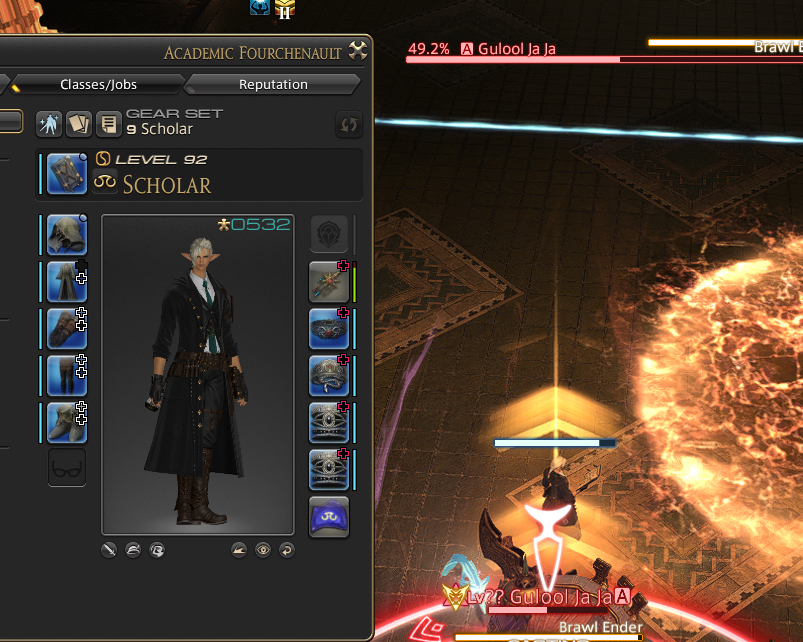The width and height of the screenshot is (803, 642).
Task: Select the serpent bracelet slot
Action: pyautogui.click(x=329, y=376)
